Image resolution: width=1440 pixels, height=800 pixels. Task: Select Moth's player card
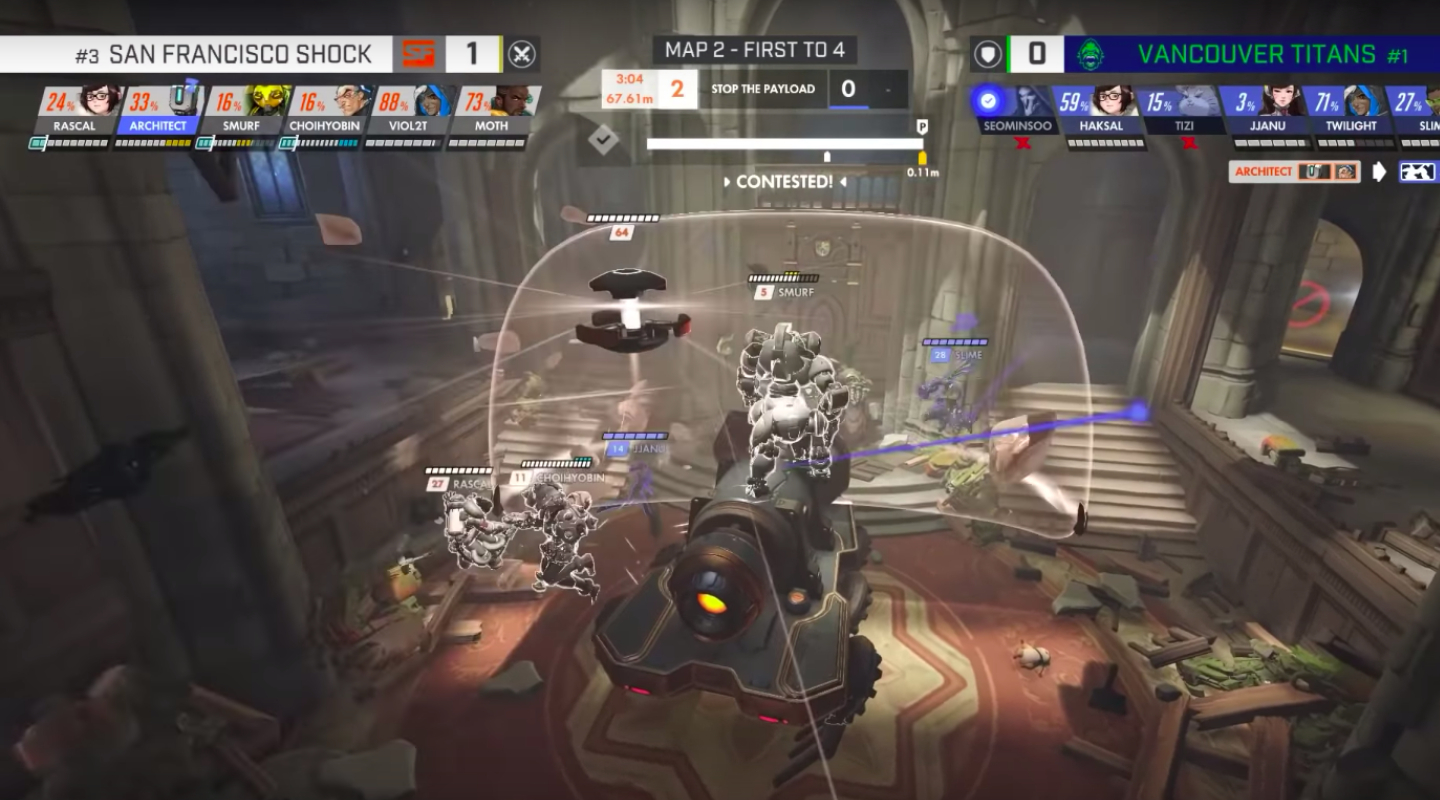point(490,109)
